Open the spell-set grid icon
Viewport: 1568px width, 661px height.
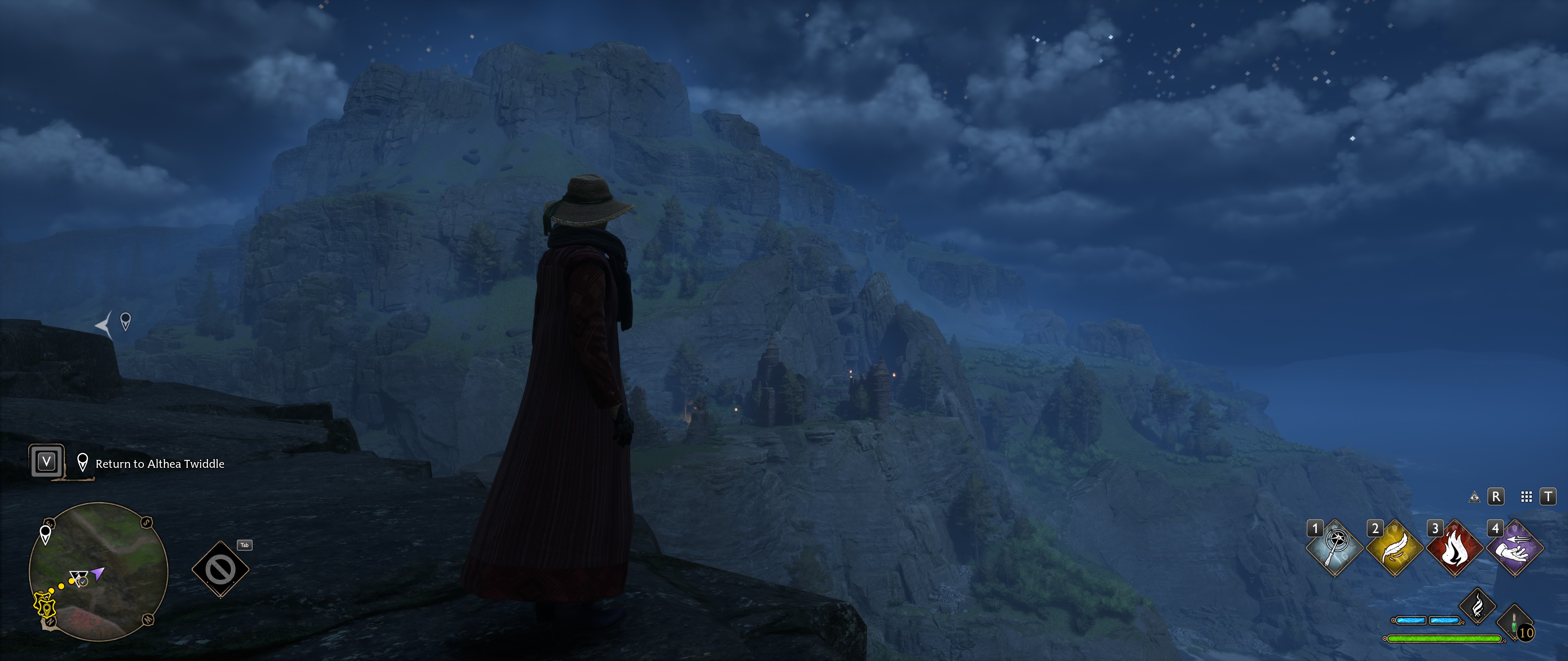point(1526,497)
